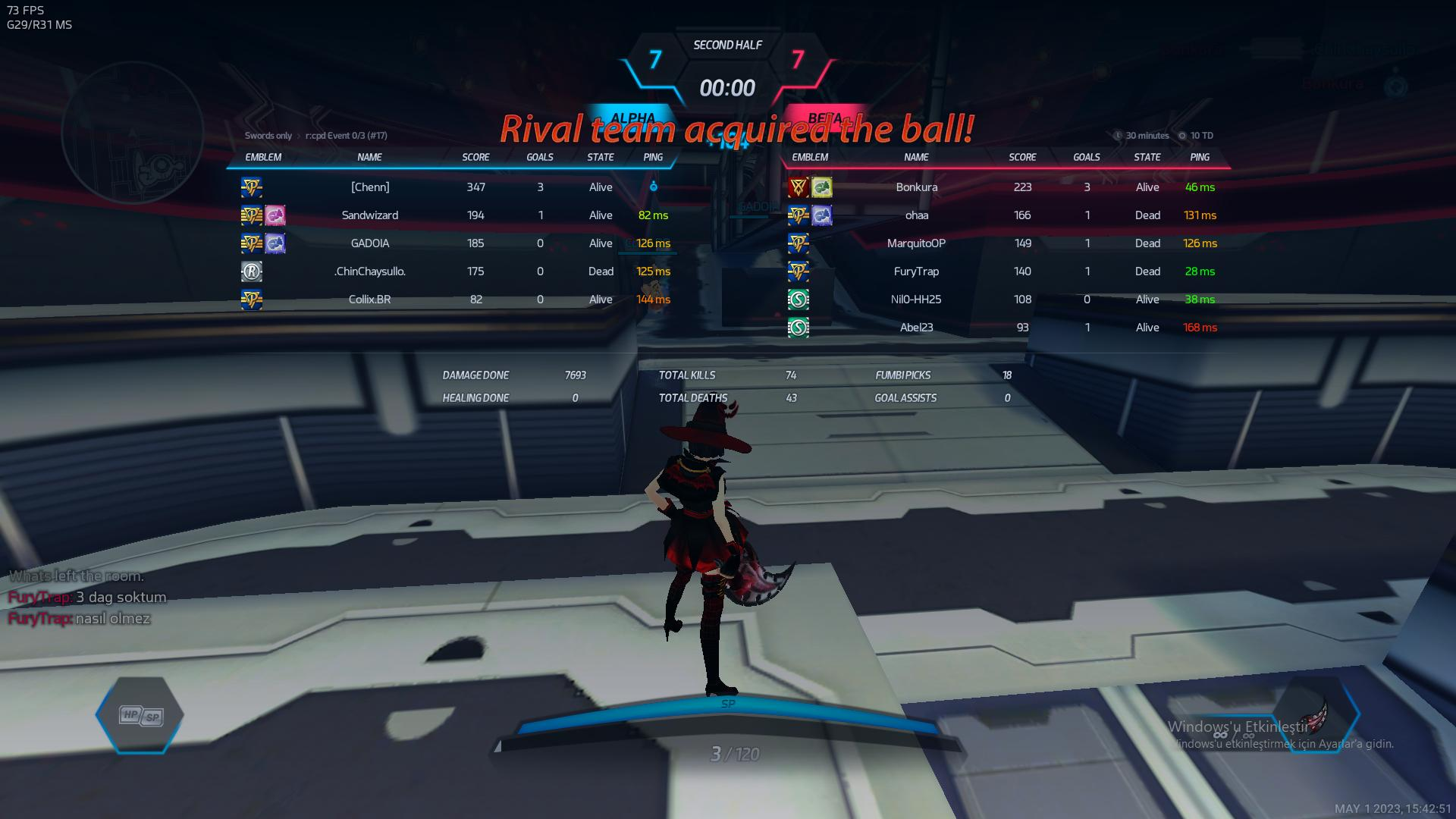Select Collix.BR's scoreboard entry
This screenshot has height=819, width=1456.
coord(370,300)
